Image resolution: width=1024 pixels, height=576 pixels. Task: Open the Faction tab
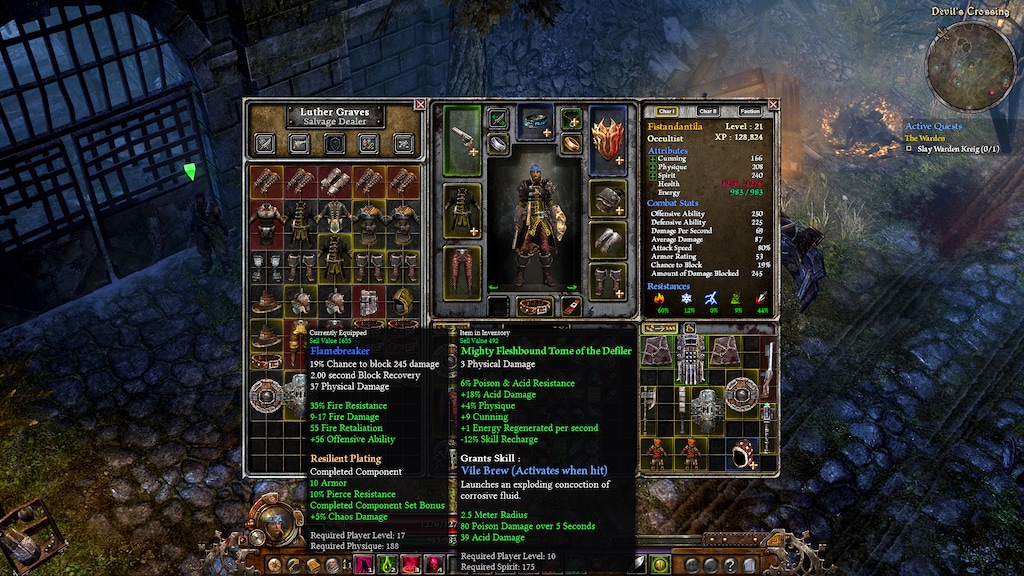749,111
